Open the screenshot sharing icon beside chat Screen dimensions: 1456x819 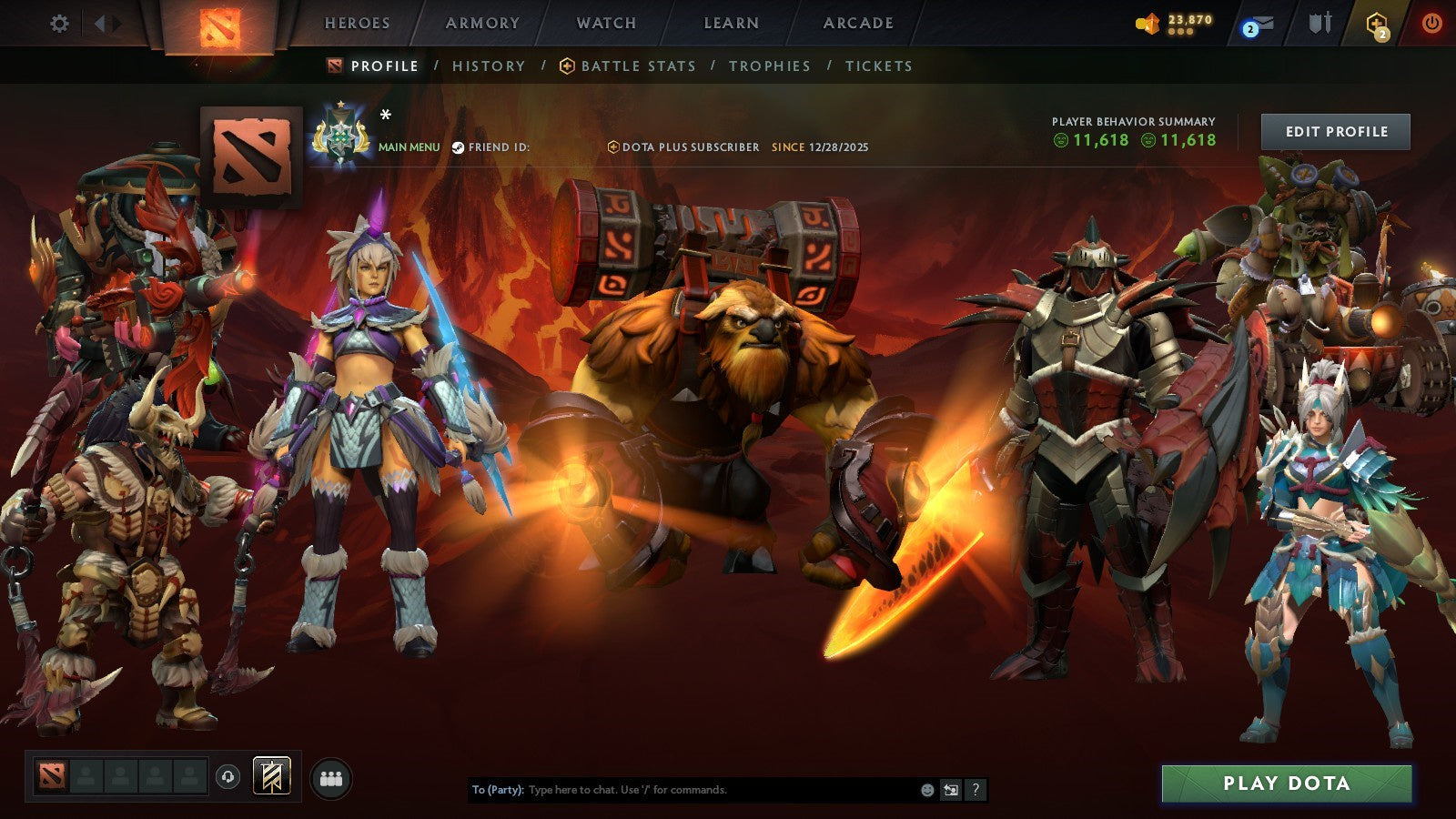click(x=950, y=789)
